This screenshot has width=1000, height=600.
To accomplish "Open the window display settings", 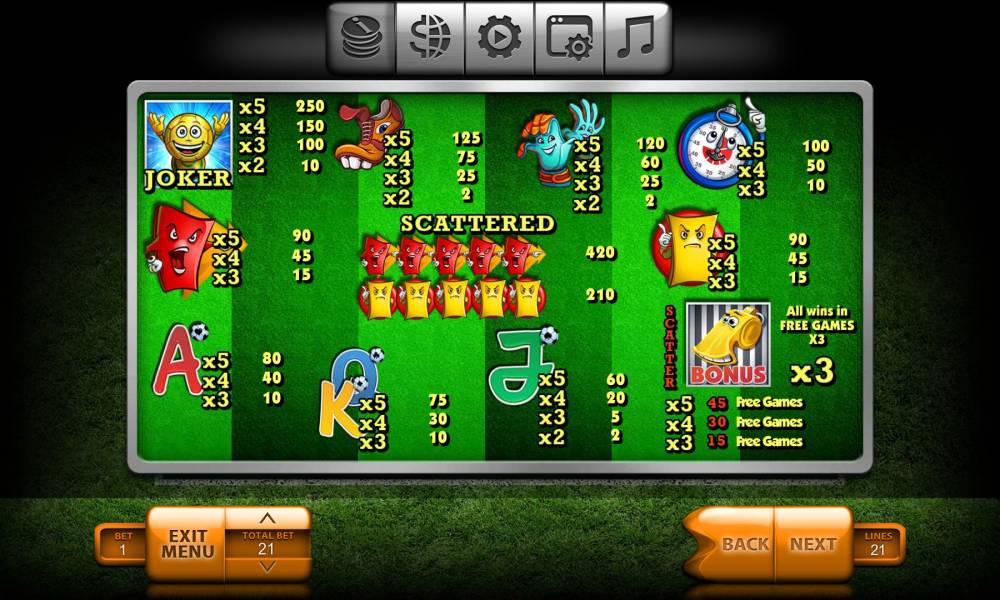I will click(x=568, y=38).
